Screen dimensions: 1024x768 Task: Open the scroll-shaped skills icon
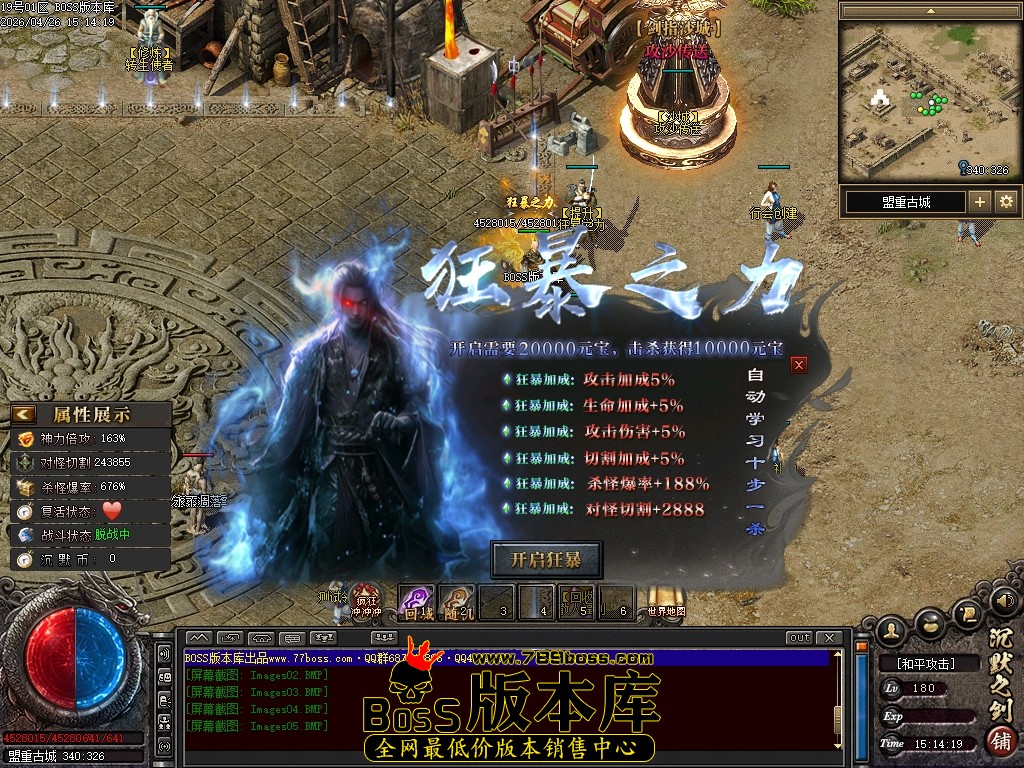[967, 610]
